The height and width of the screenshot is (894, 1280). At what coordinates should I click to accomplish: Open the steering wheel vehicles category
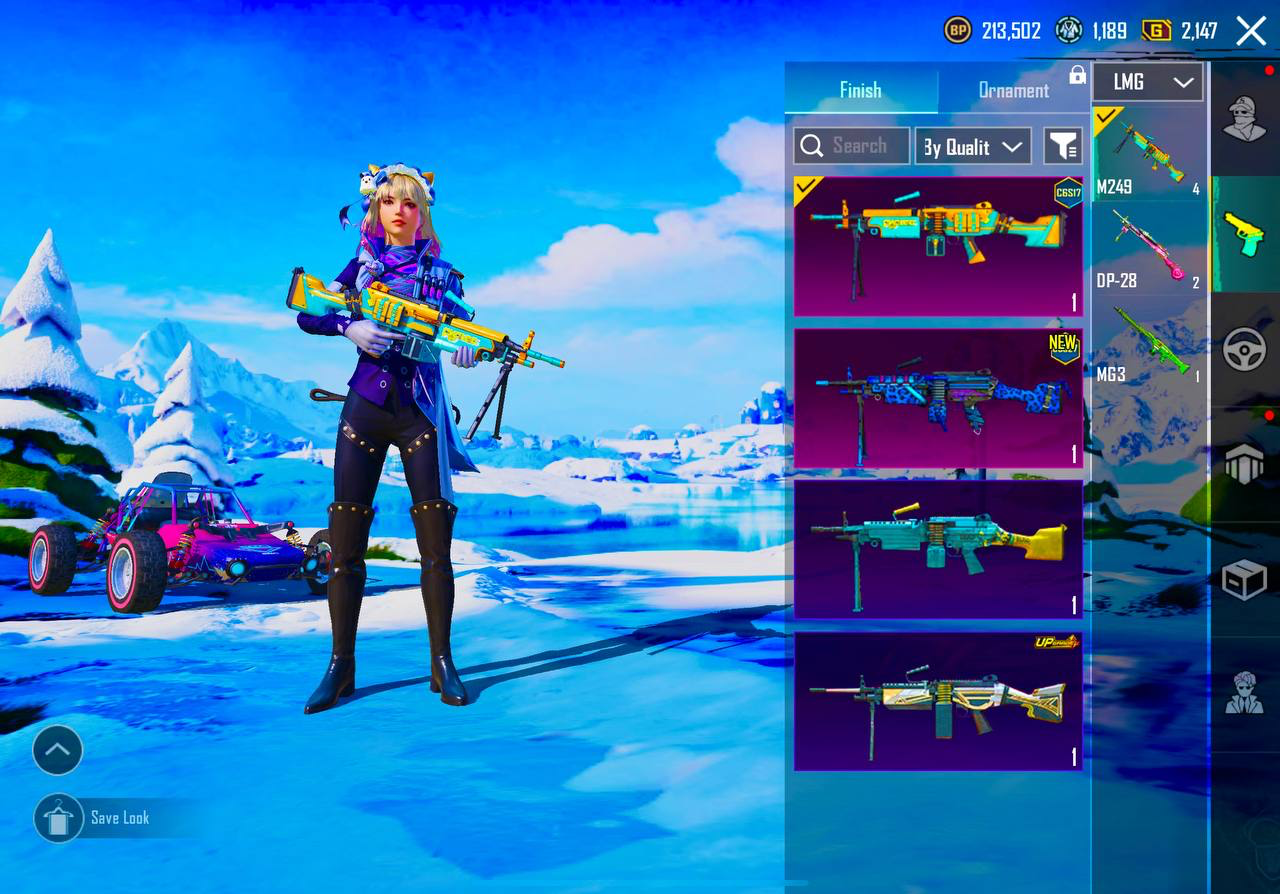point(1244,349)
